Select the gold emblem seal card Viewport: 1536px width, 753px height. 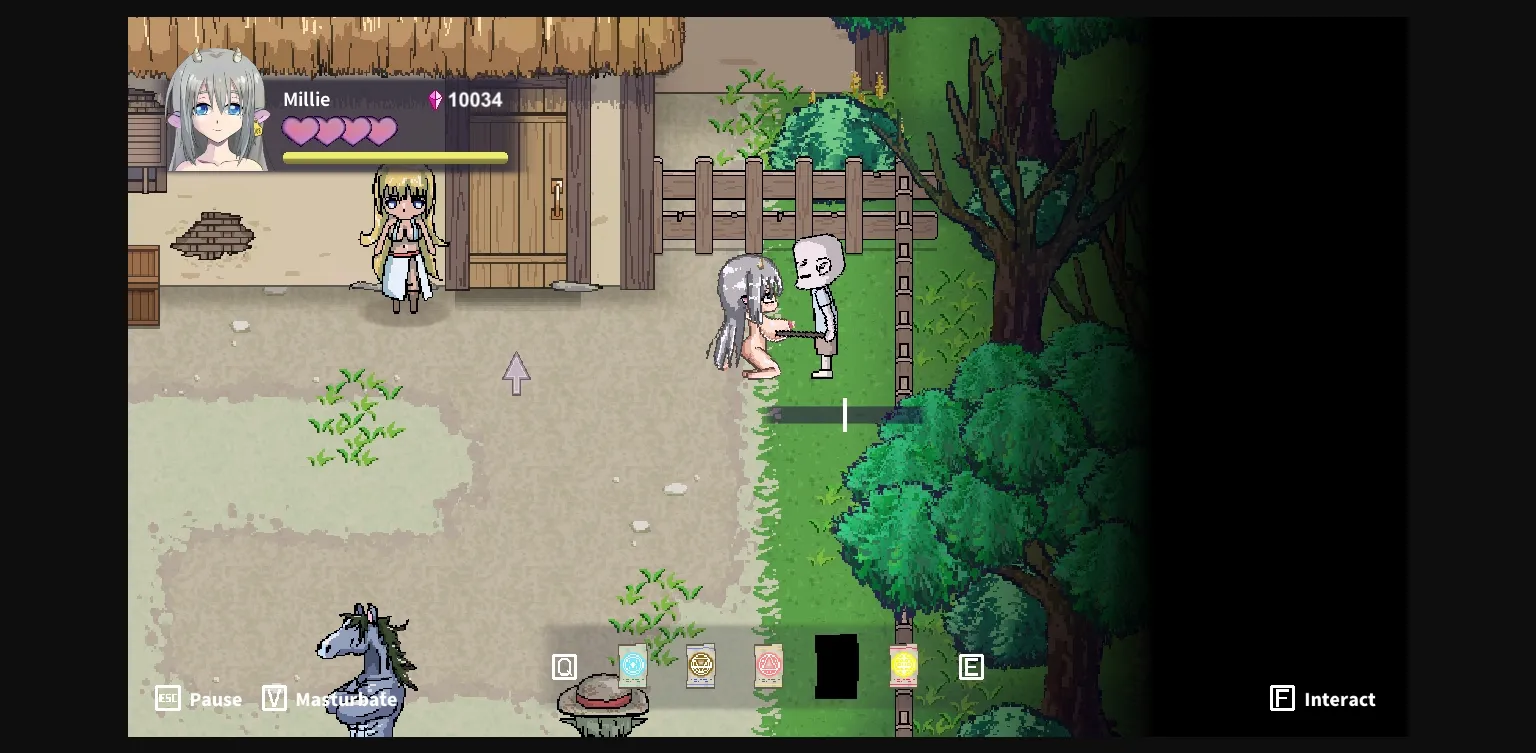coord(700,664)
